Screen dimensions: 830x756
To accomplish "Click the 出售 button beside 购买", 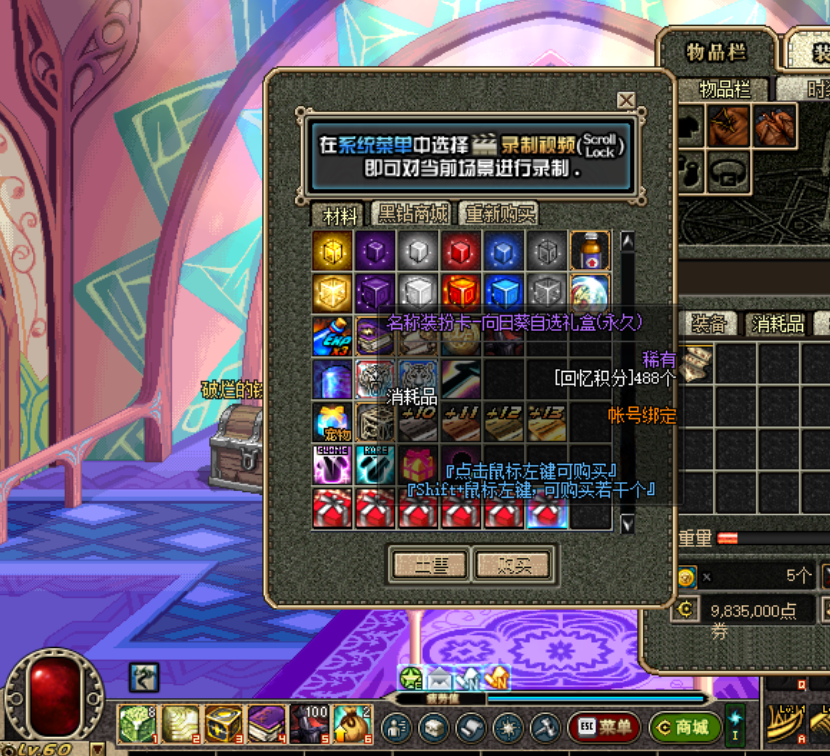I will tap(430, 565).
